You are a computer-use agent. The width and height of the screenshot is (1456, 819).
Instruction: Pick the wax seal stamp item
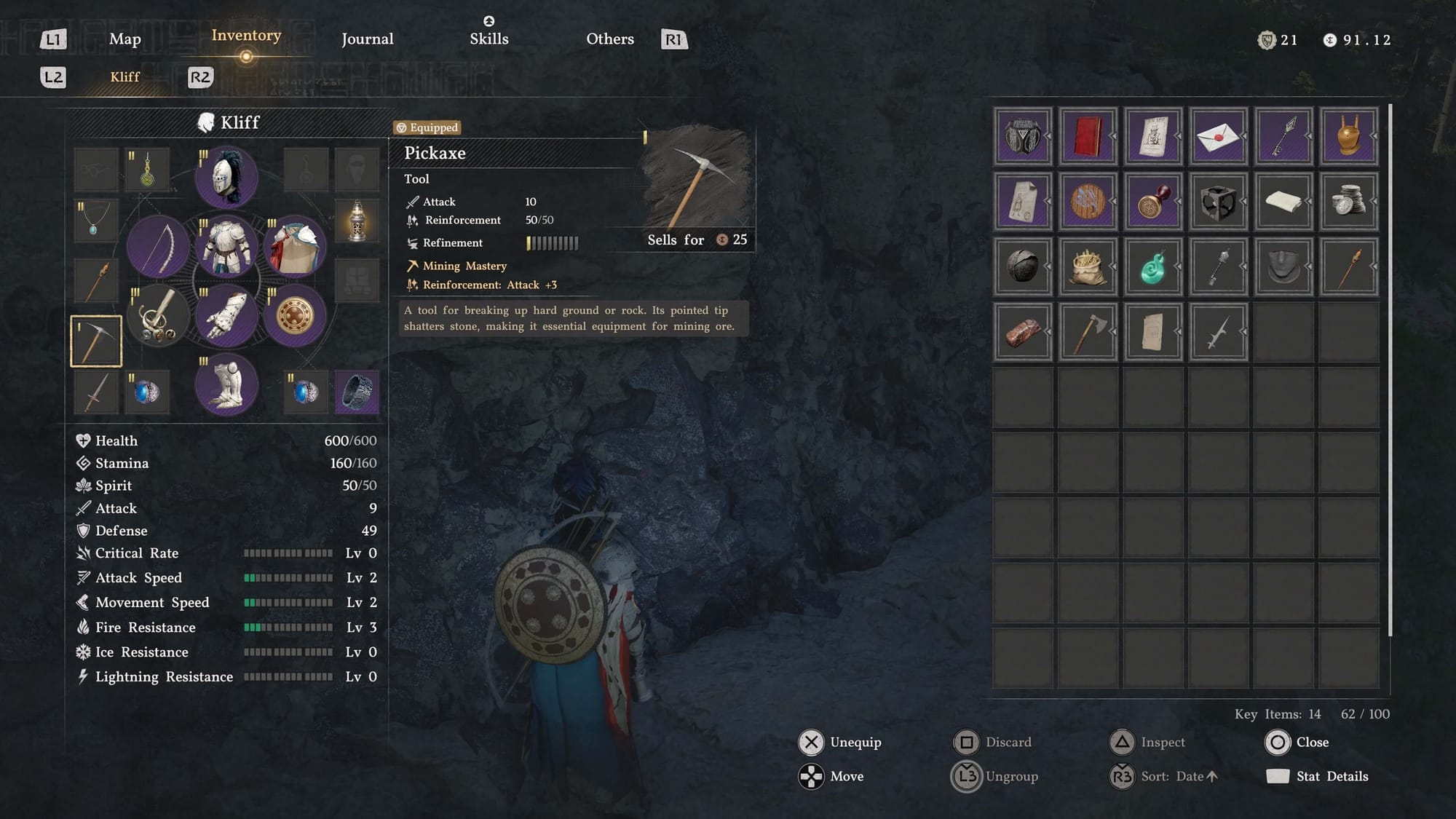(1152, 202)
